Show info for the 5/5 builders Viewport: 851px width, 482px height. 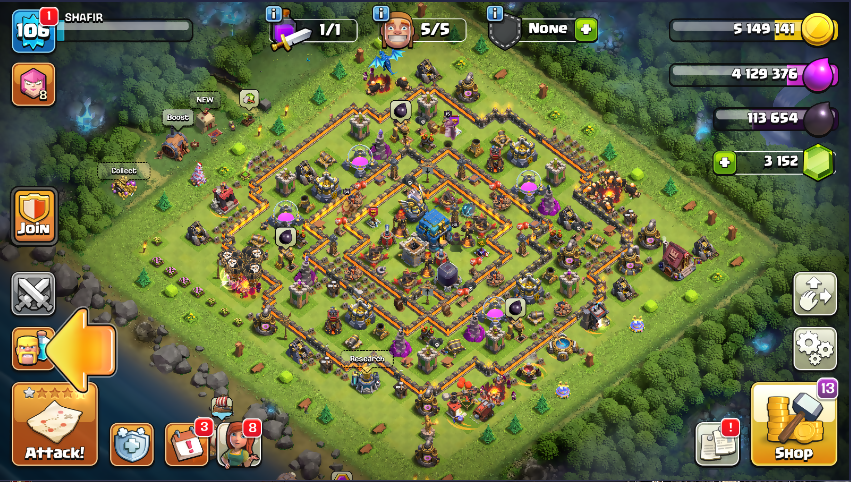(381, 13)
